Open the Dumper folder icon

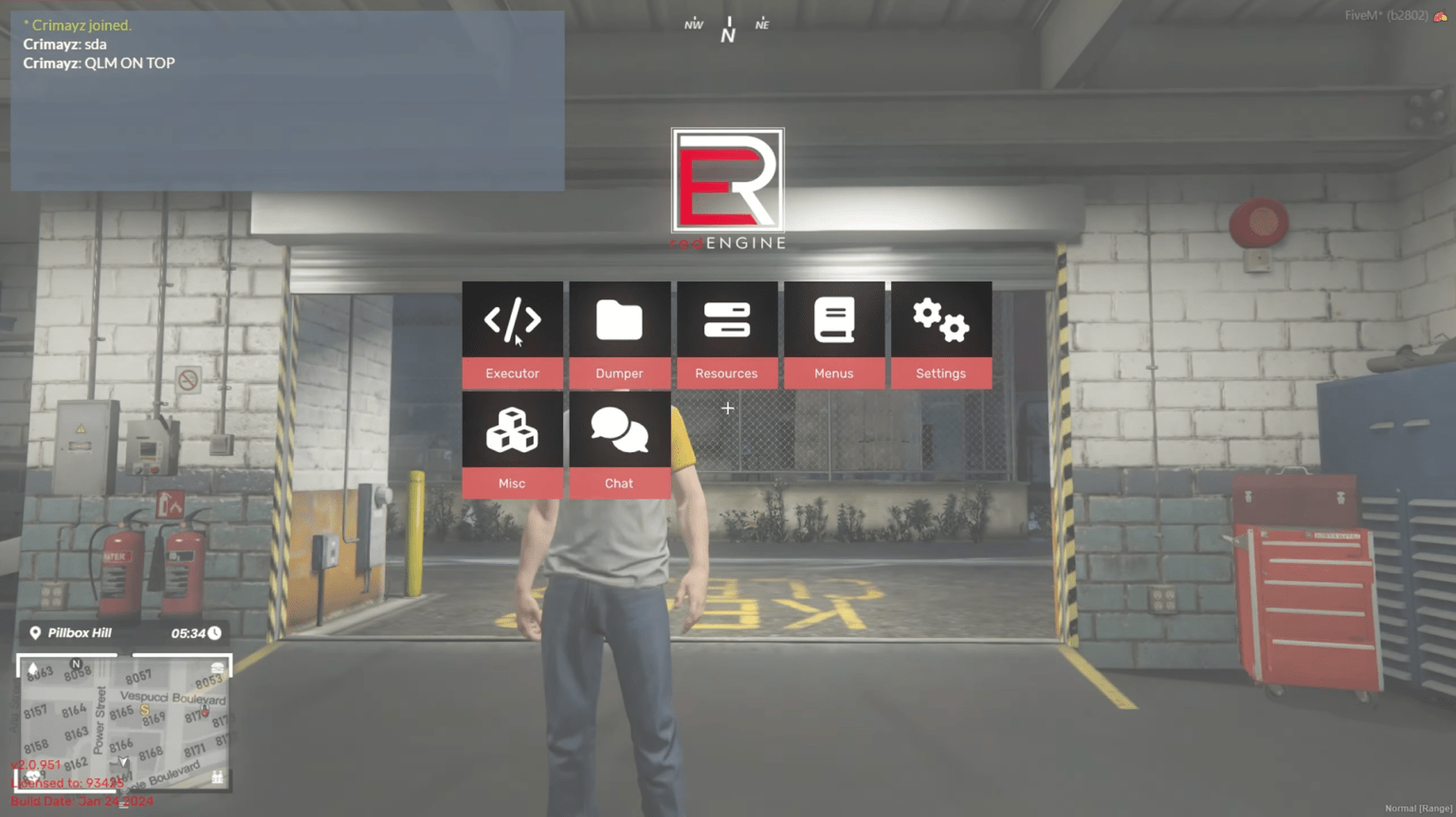pos(619,320)
